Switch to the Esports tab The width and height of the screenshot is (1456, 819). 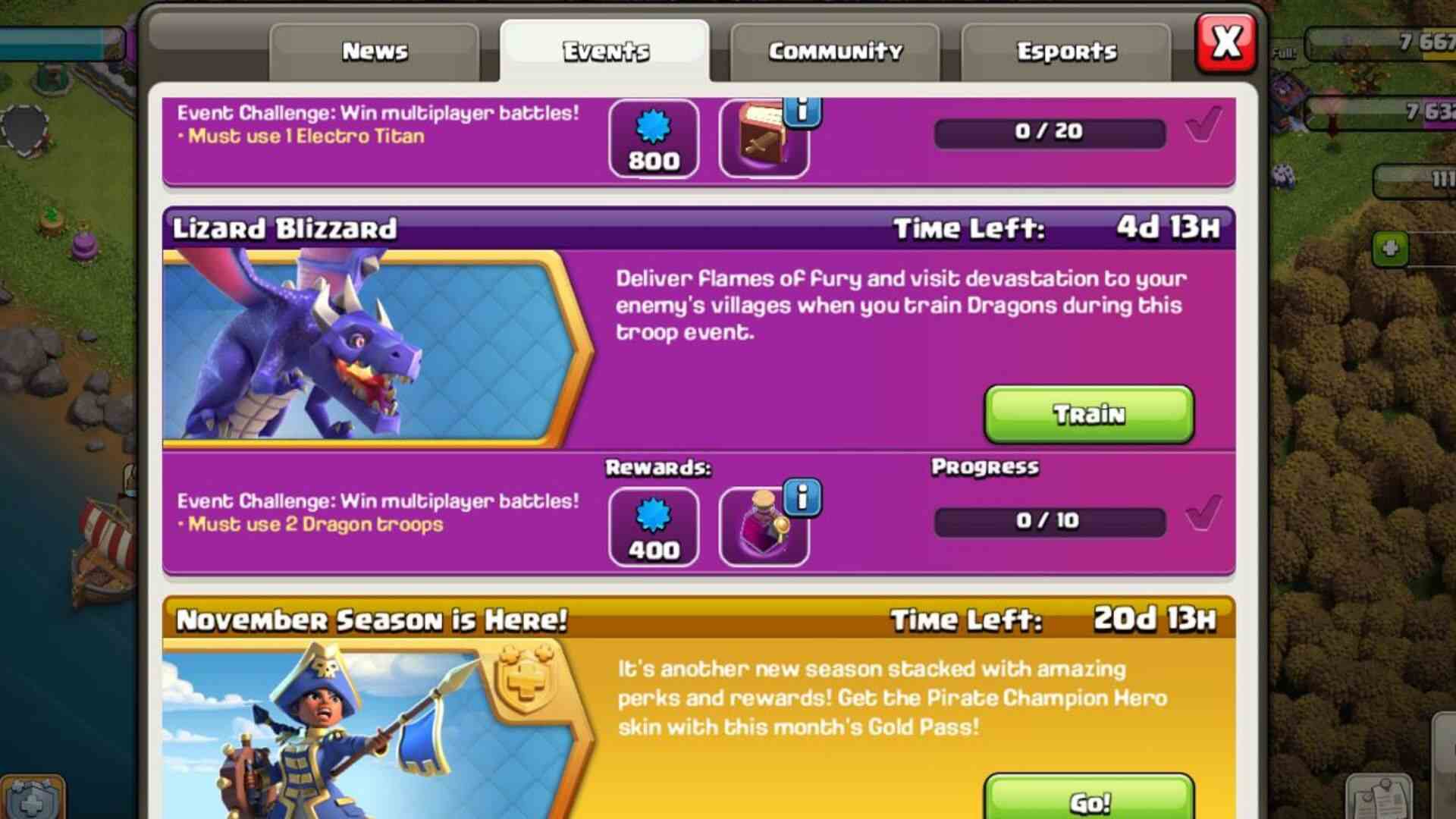point(1065,51)
